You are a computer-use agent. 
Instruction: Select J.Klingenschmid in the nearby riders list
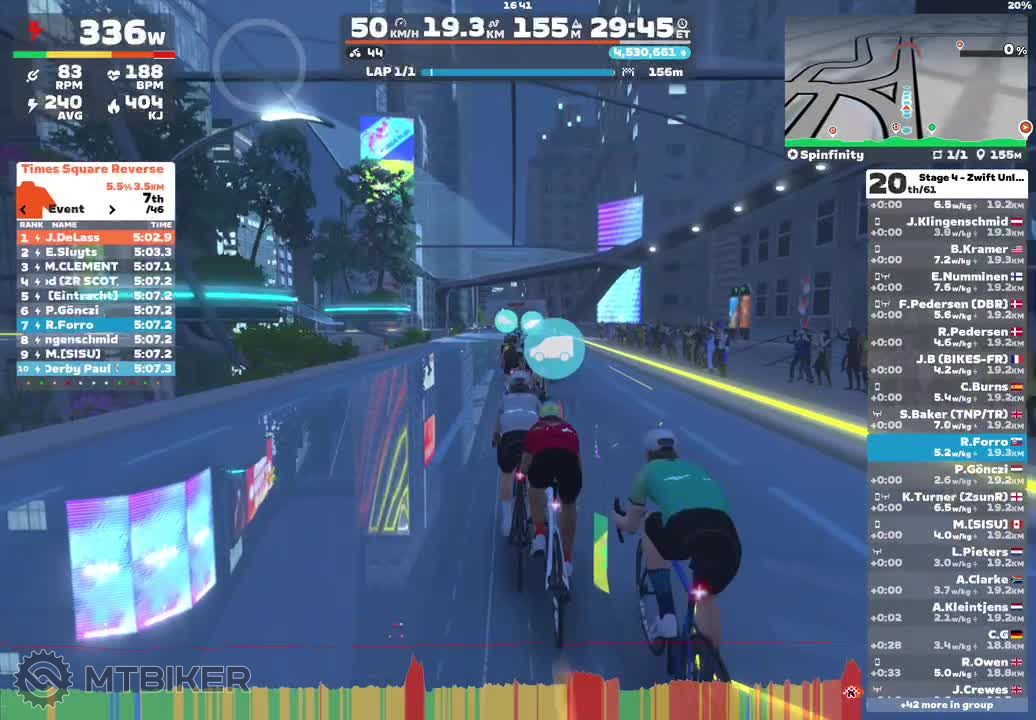click(946, 227)
